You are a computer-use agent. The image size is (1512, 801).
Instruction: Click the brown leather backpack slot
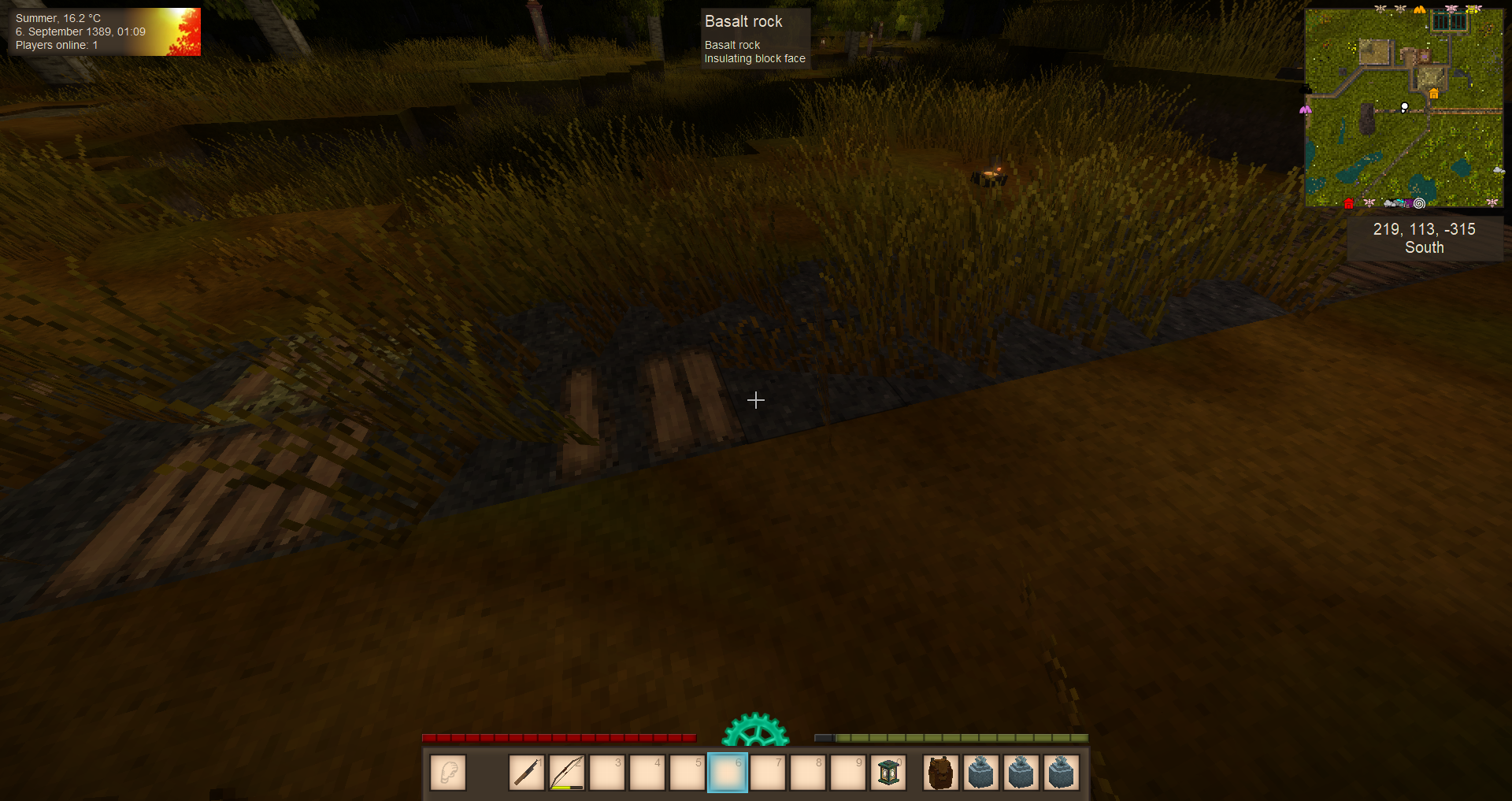tap(941, 773)
